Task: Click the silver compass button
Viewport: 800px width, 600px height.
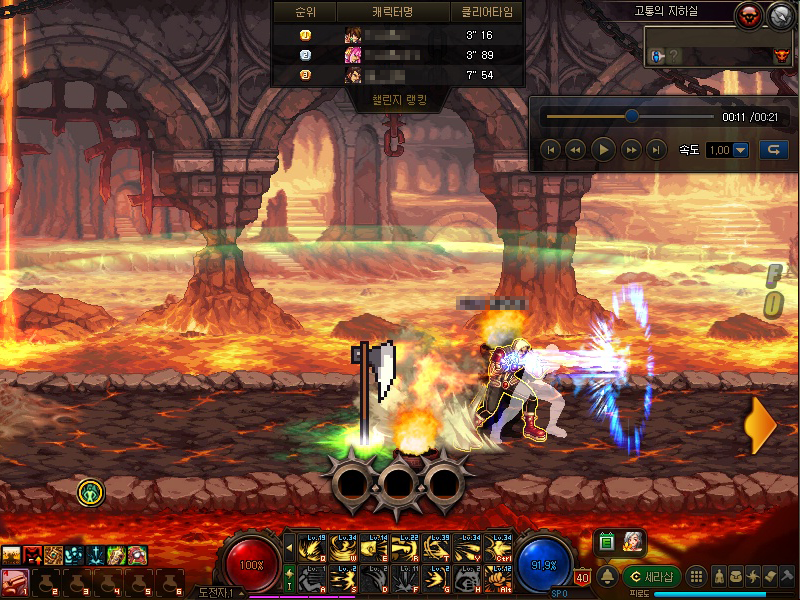Action: [780, 15]
